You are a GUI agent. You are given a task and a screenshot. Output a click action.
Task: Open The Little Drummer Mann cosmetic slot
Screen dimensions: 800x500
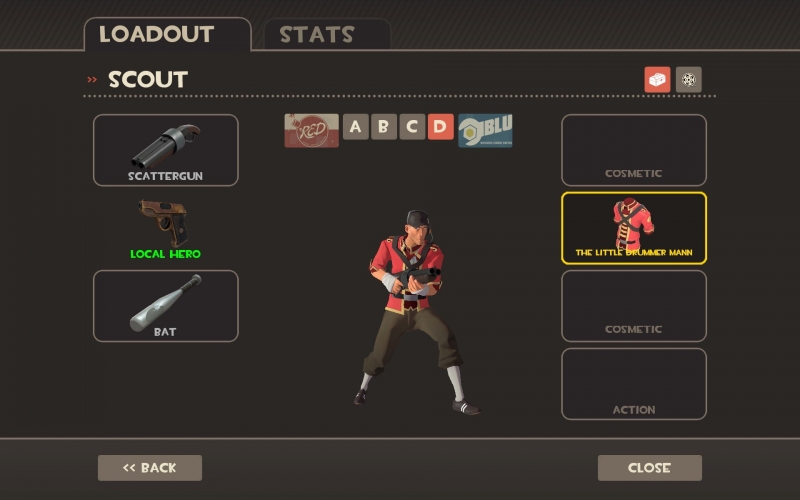pyautogui.click(x=634, y=228)
